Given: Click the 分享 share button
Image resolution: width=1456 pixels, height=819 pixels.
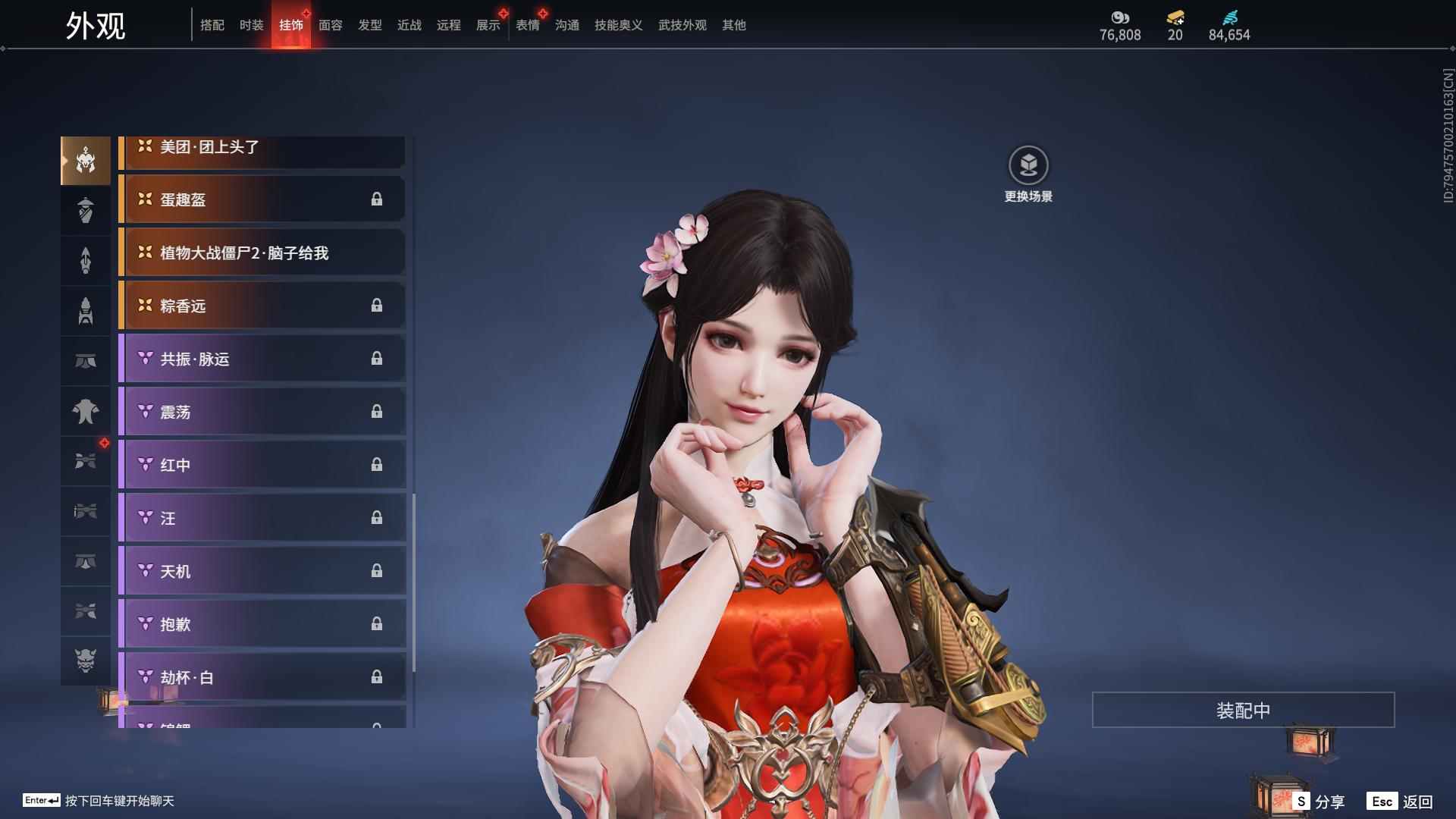Looking at the screenshot, I should tap(1323, 800).
